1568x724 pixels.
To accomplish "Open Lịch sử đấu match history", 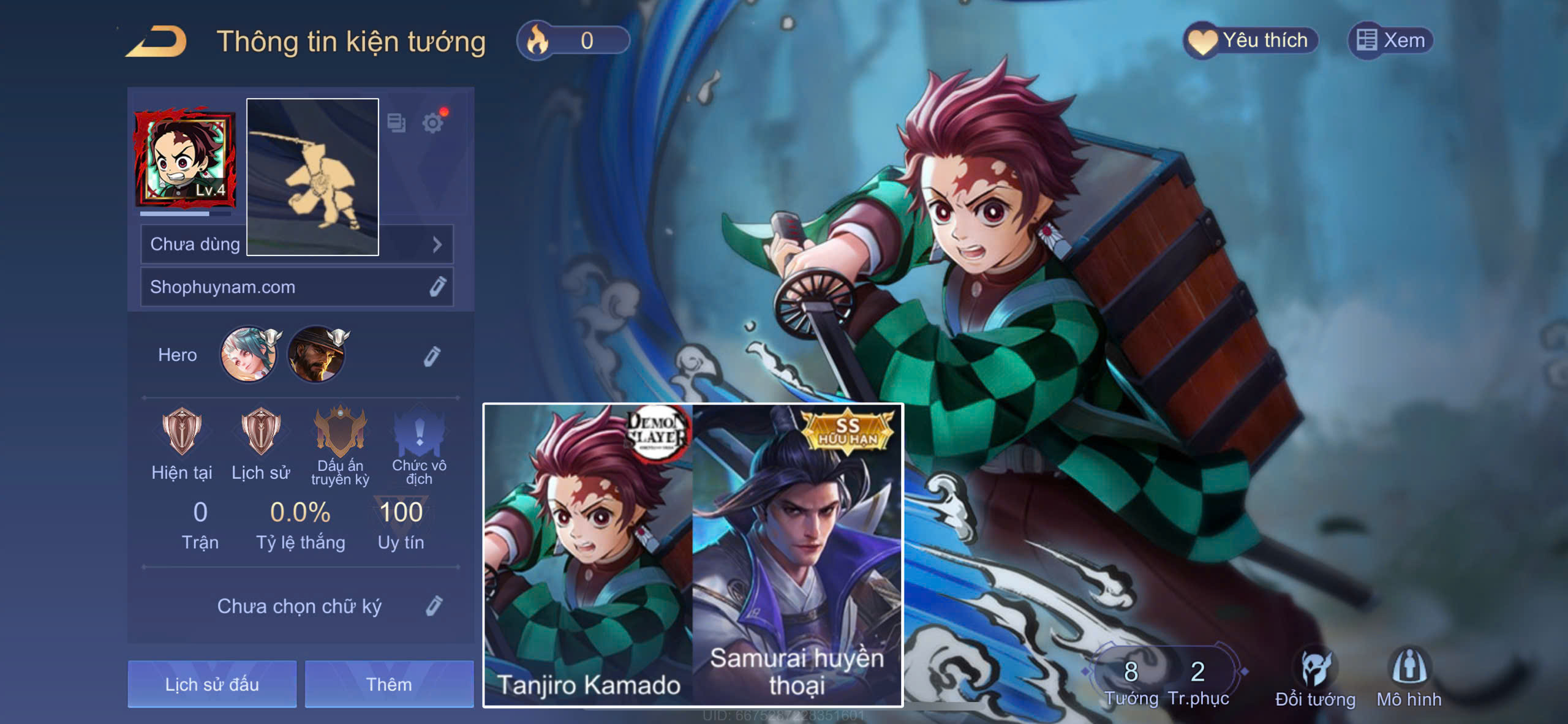I will tap(212, 684).
